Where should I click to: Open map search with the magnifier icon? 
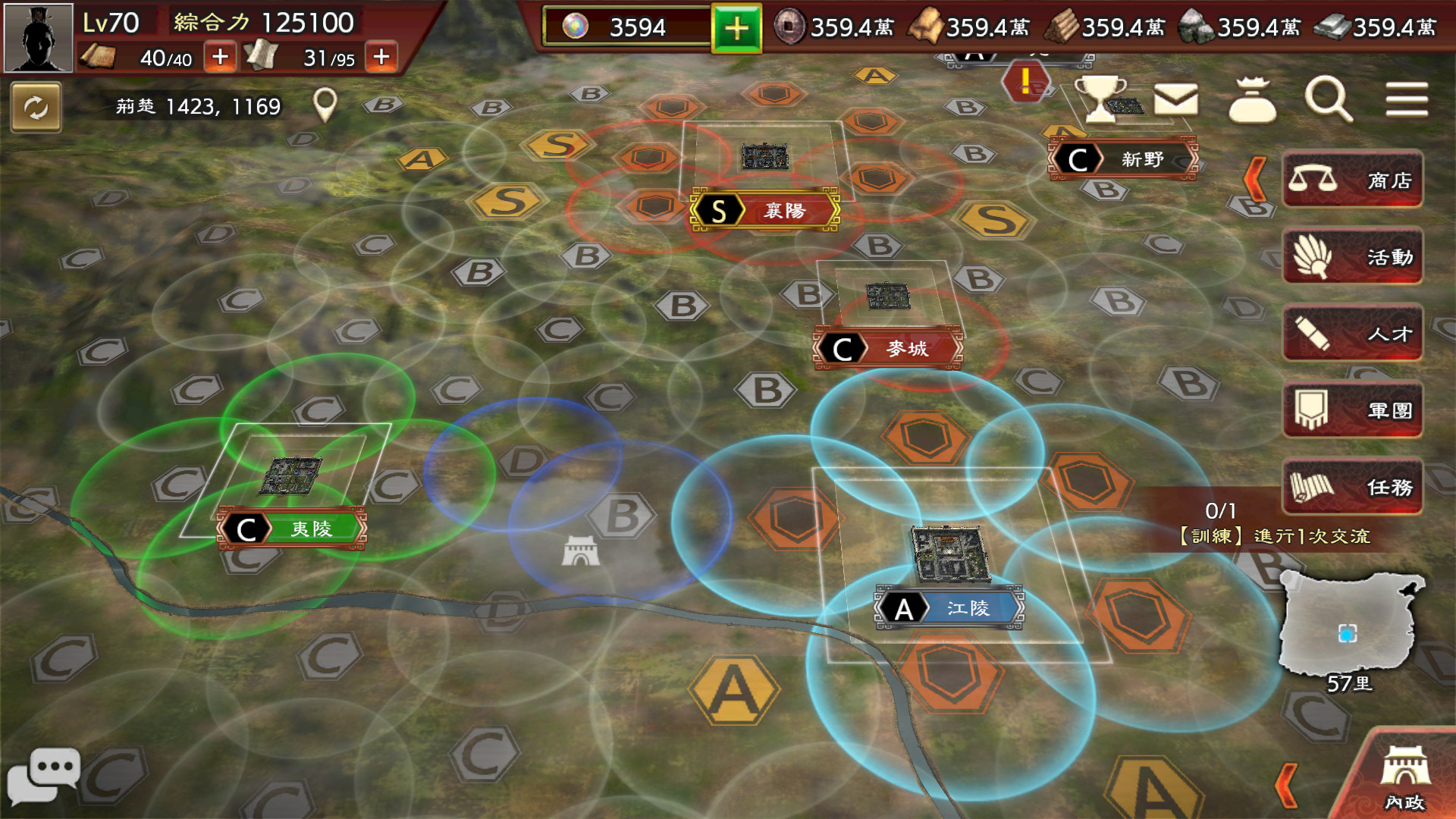1327,101
